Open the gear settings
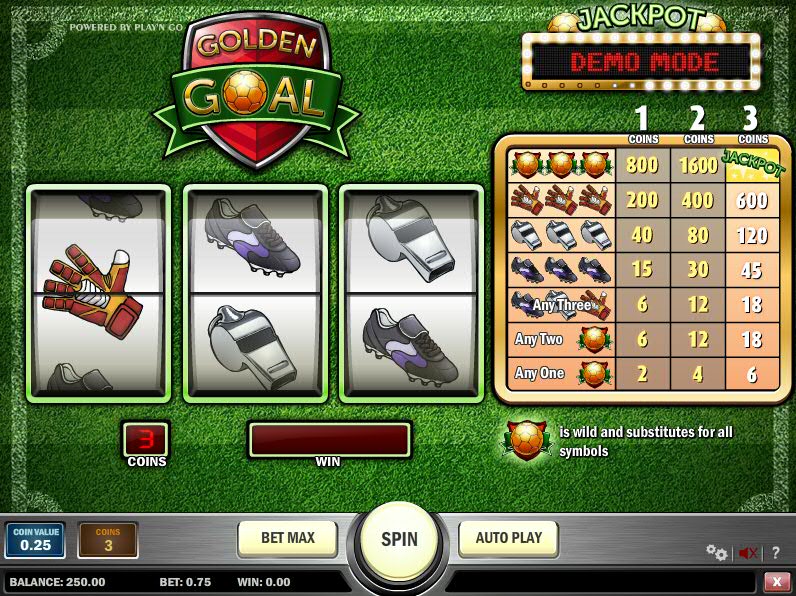Image resolution: width=796 pixels, height=596 pixels. (716, 552)
